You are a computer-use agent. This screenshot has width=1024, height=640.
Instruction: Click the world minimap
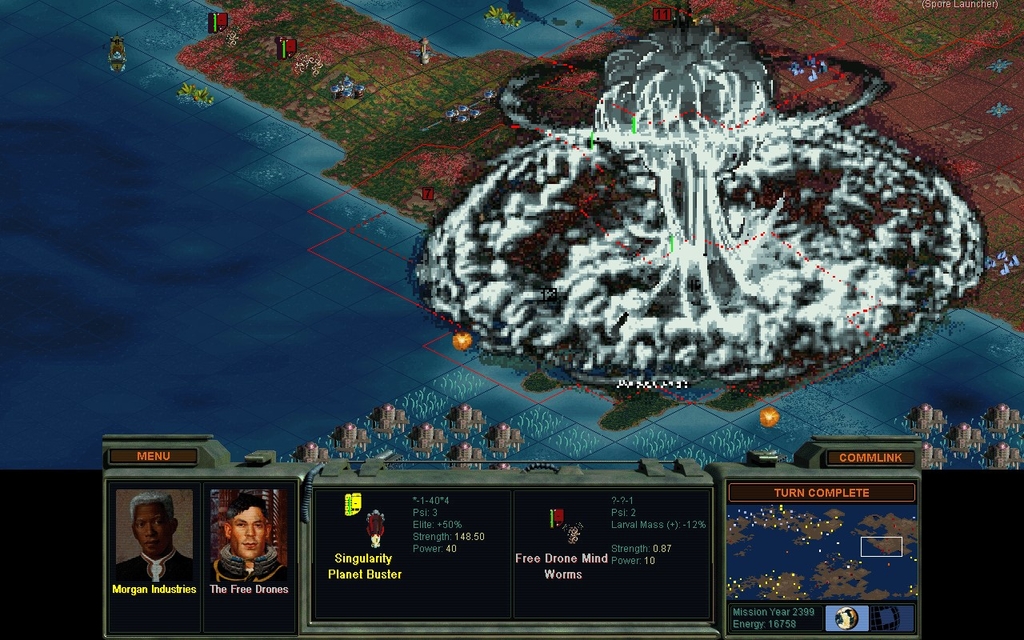pos(821,551)
